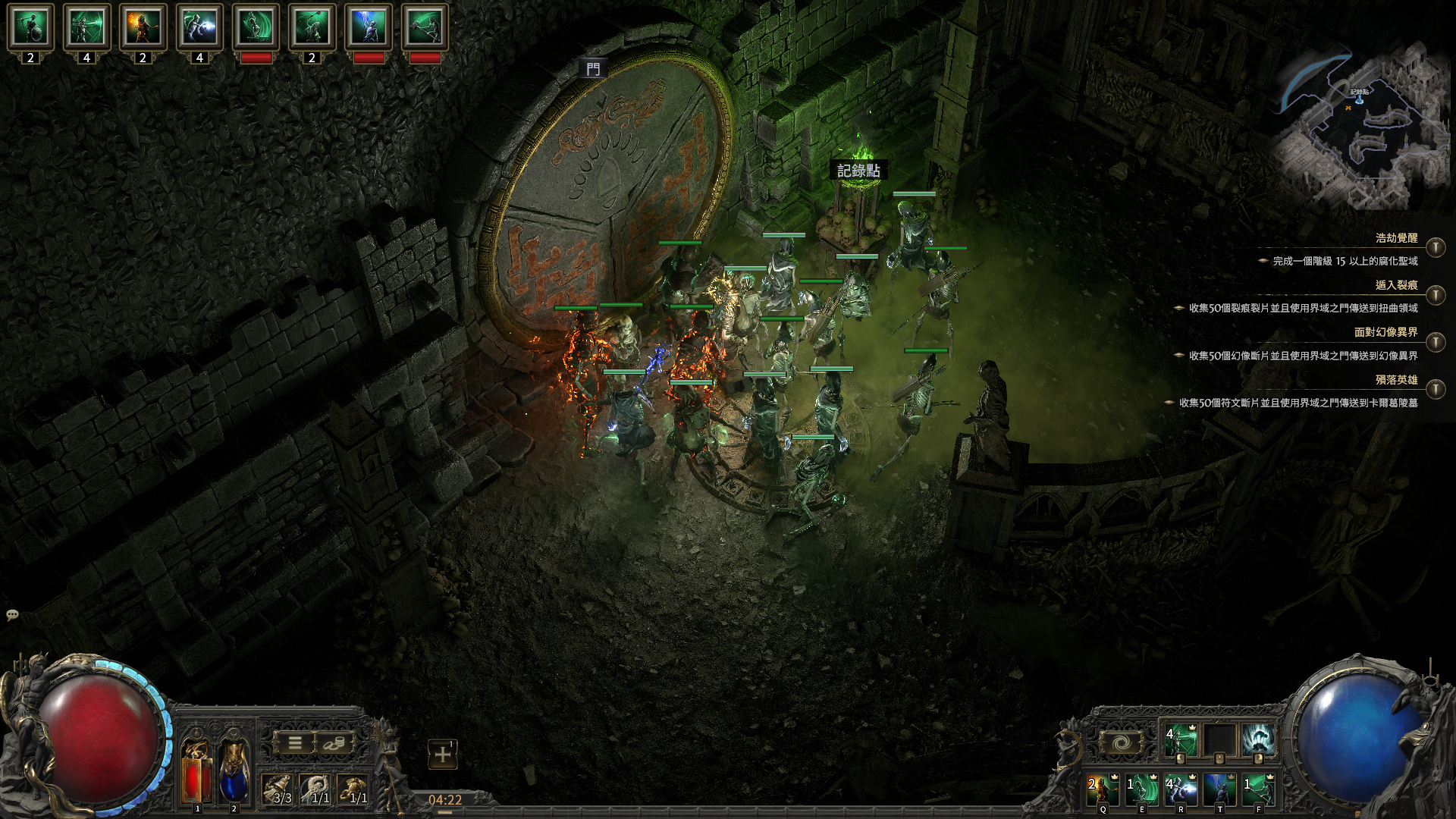1456x819 pixels.
Task: Select the bell charm showing 3/3
Action: click(x=278, y=789)
